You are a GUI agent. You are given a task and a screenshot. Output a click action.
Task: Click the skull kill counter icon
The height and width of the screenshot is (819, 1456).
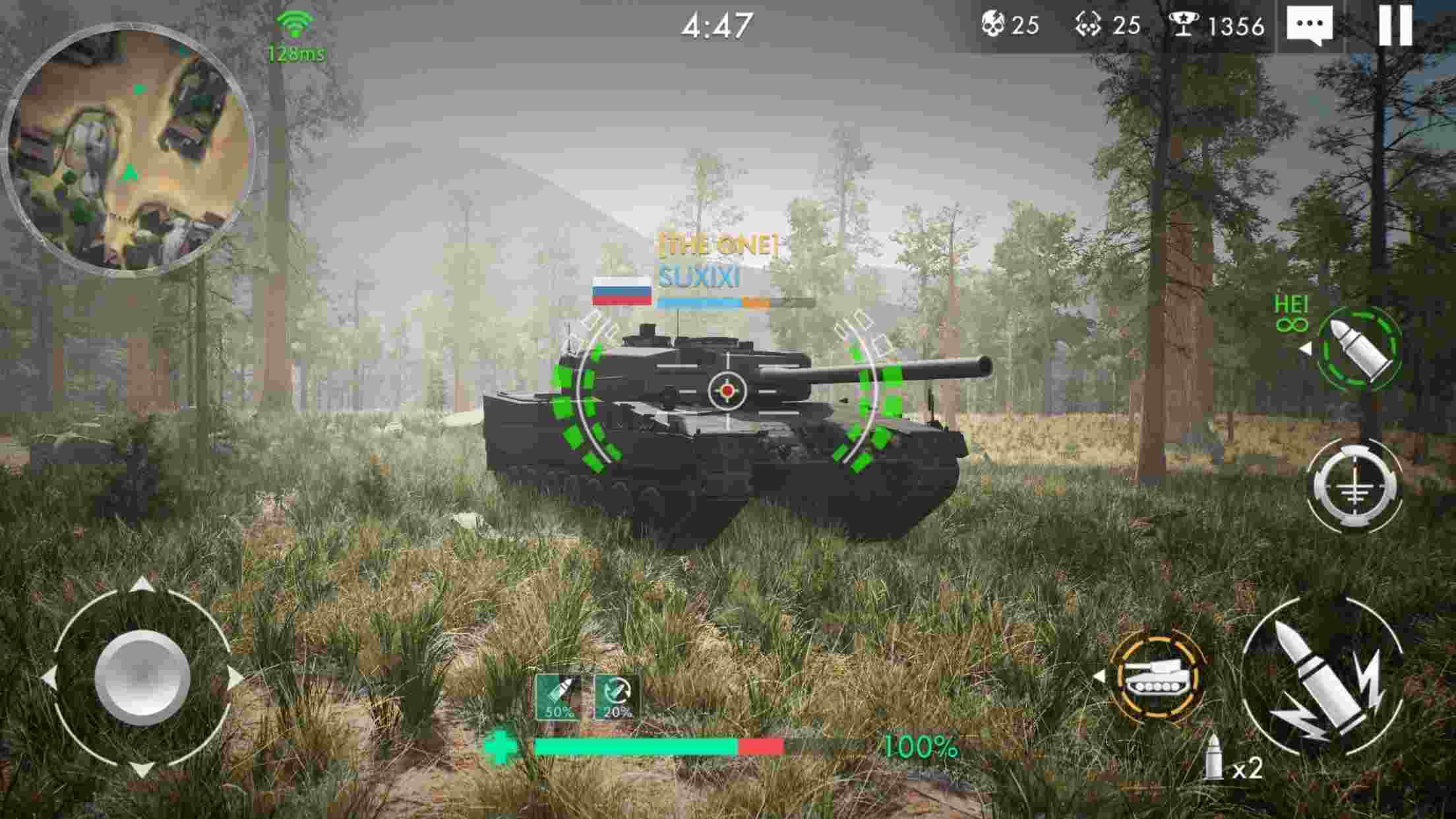point(992,25)
